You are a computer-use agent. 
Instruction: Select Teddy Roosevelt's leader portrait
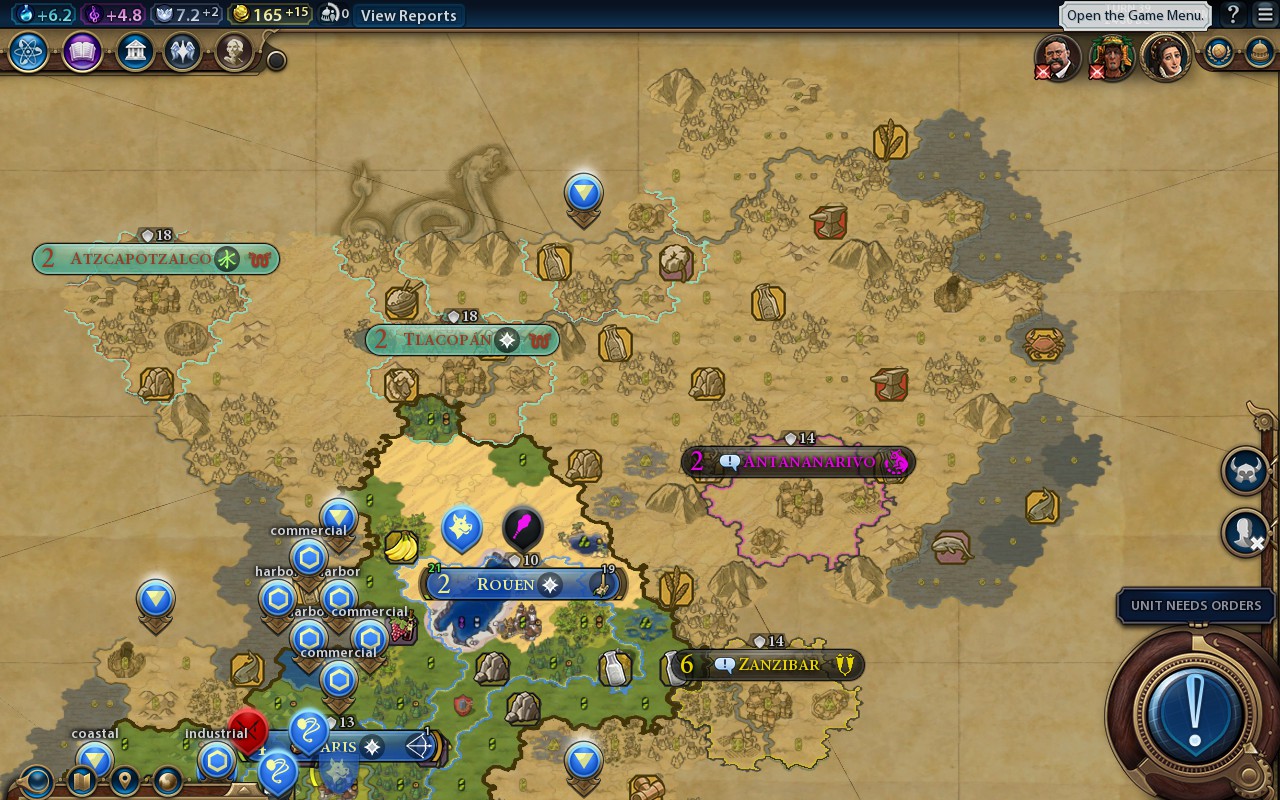pos(1058,56)
